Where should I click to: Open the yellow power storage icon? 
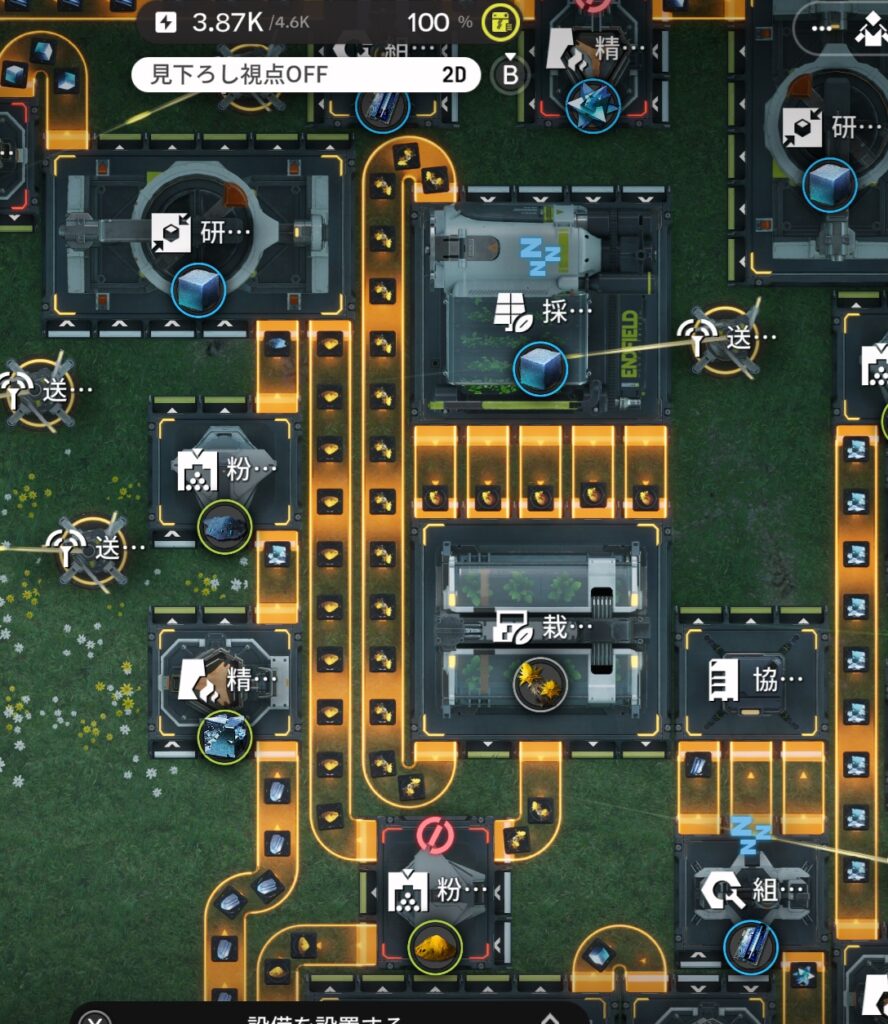500,22
